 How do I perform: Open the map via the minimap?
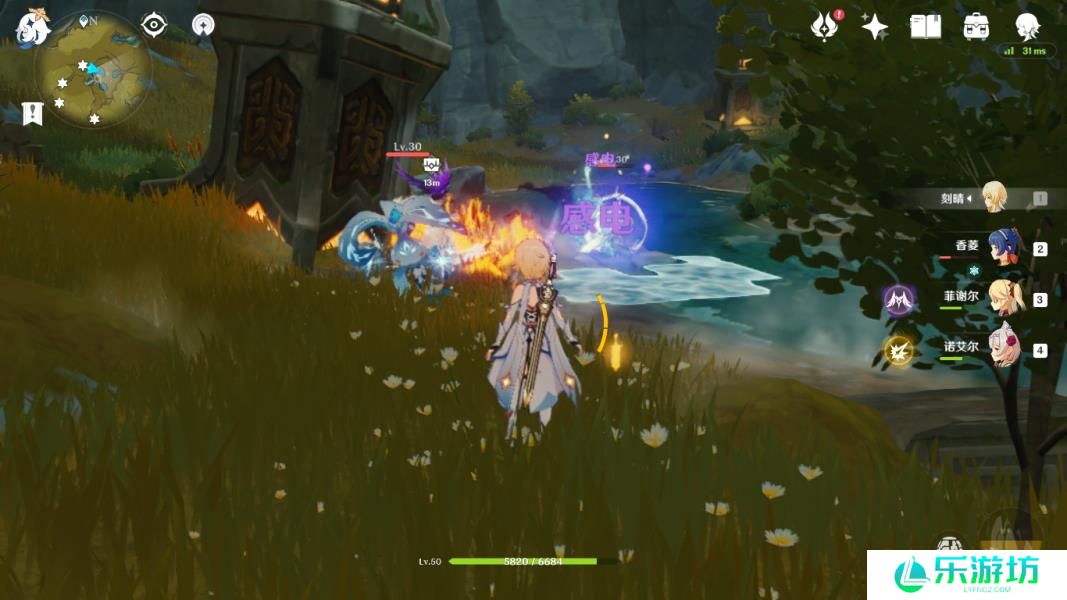coord(92,69)
